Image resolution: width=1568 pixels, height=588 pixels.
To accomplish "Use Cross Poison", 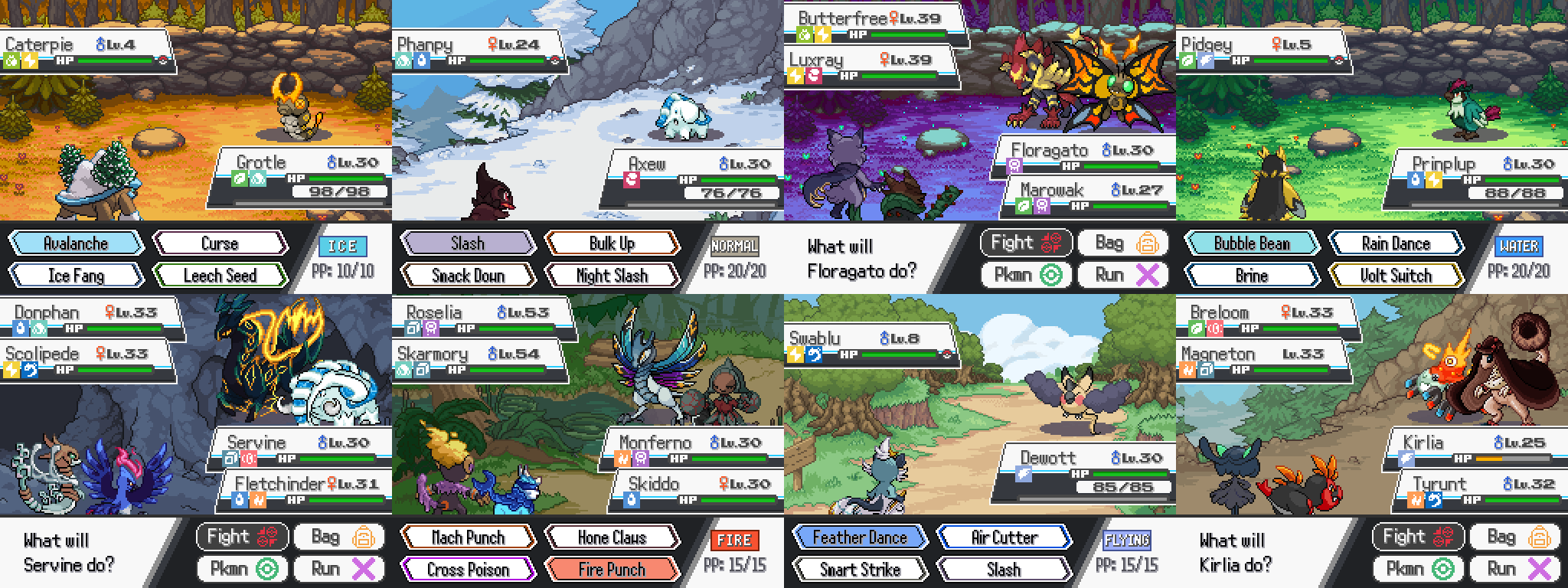I will pos(468,570).
